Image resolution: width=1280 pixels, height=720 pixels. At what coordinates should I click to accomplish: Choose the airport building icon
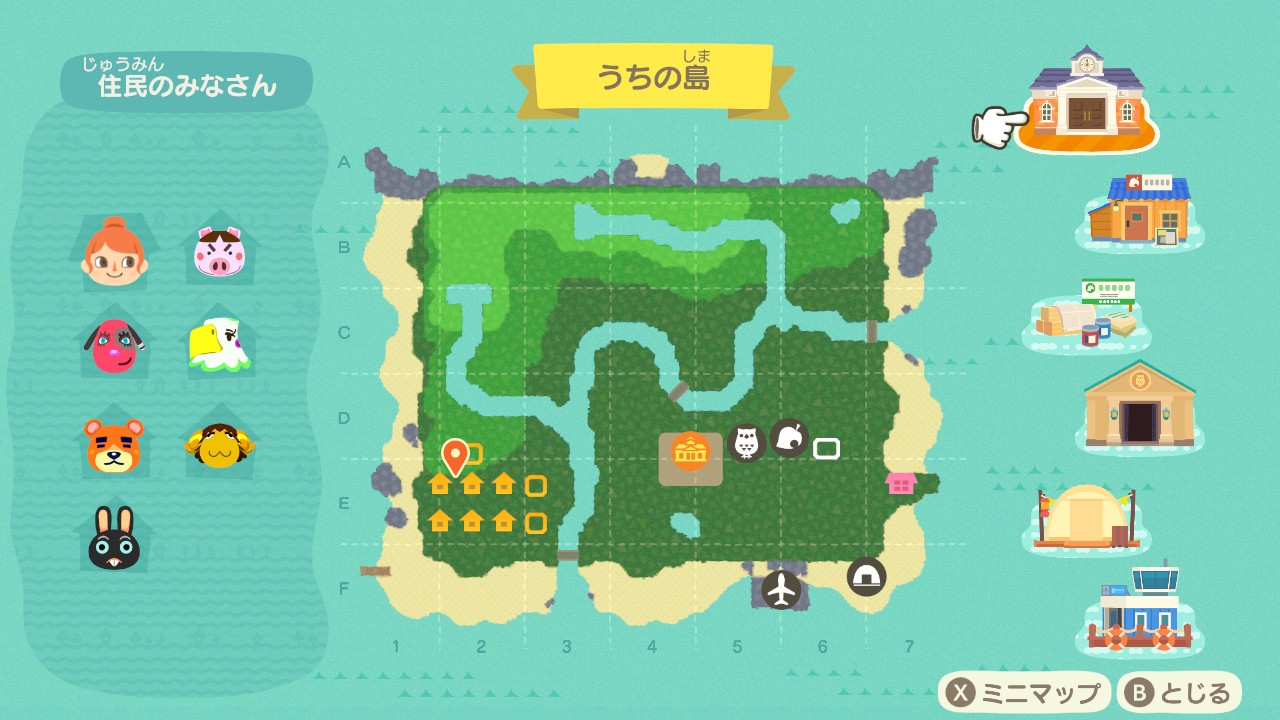1139,608
